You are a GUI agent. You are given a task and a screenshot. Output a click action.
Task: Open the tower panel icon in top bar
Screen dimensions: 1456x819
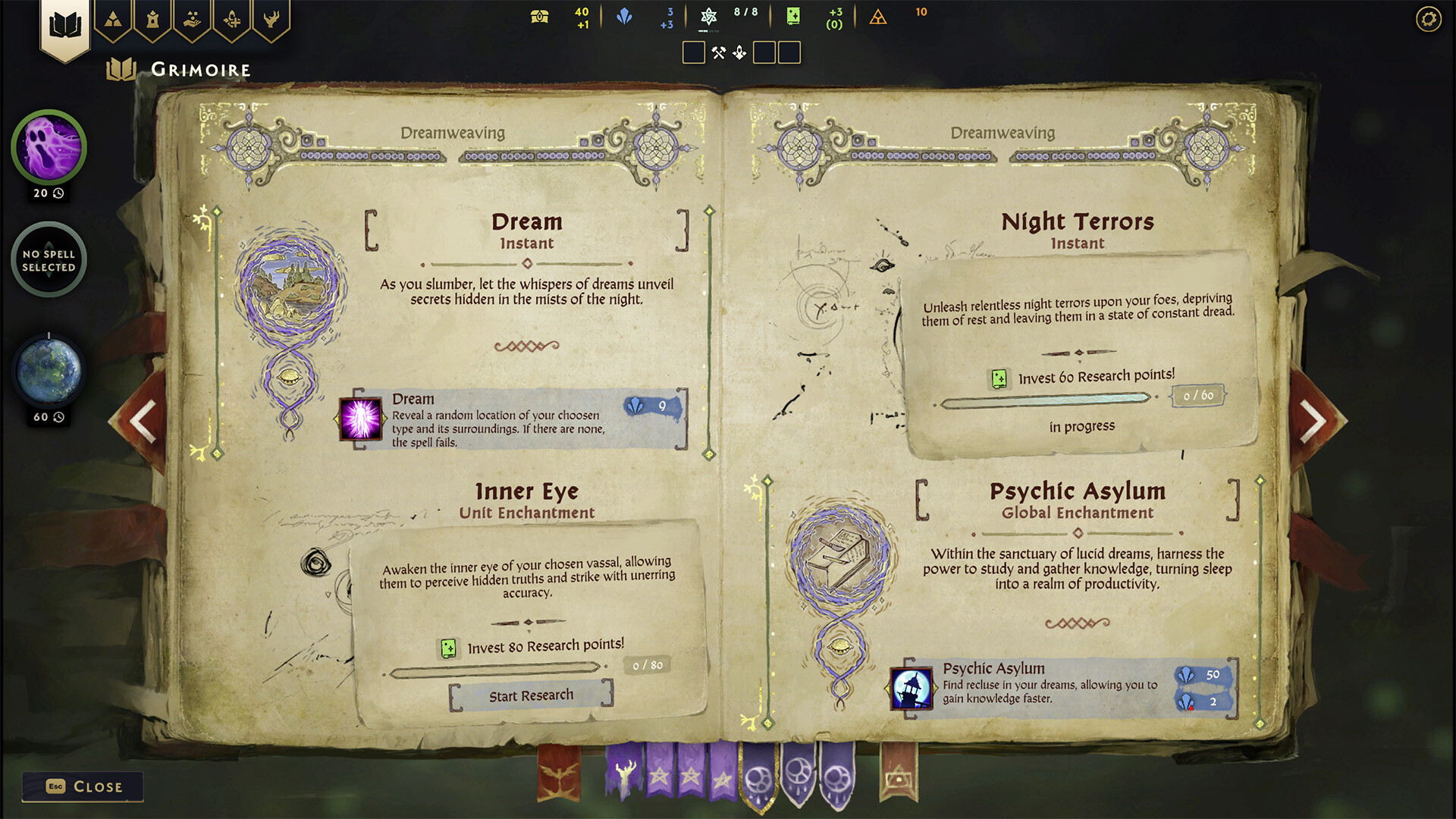click(x=153, y=20)
